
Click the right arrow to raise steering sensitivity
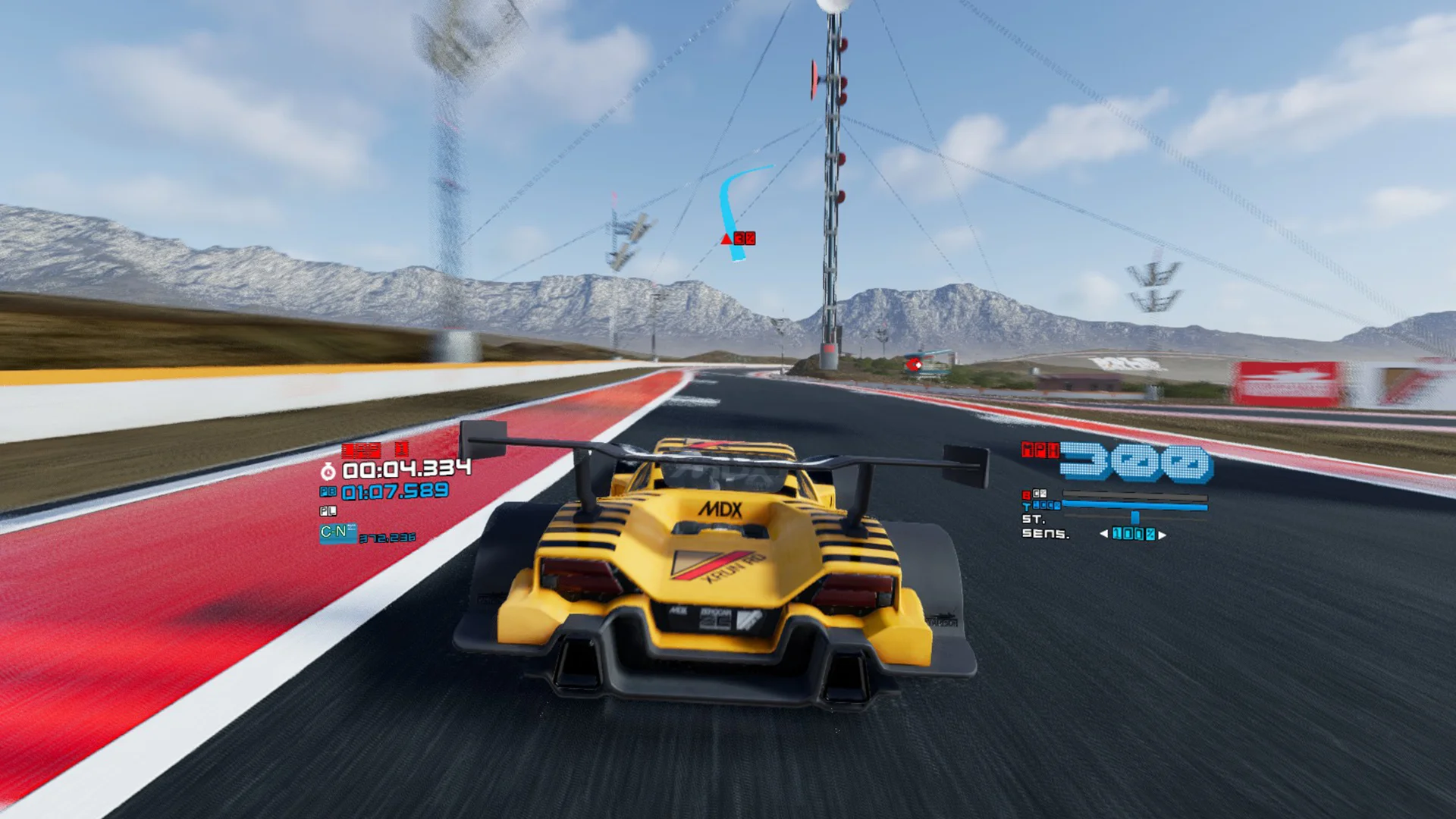coord(1162,534)
